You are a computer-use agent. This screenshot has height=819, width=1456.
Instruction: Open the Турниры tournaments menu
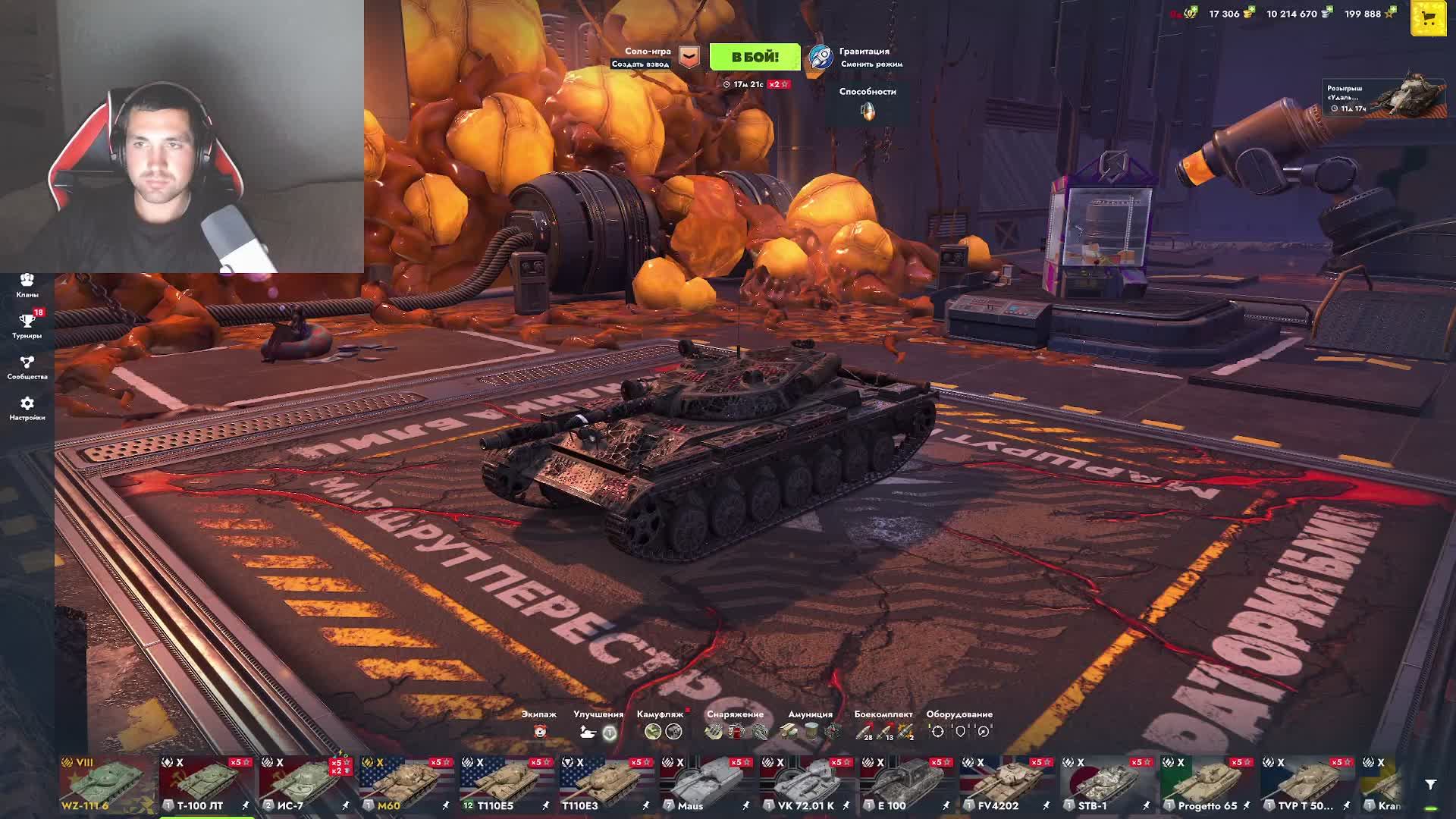(27, 326)
